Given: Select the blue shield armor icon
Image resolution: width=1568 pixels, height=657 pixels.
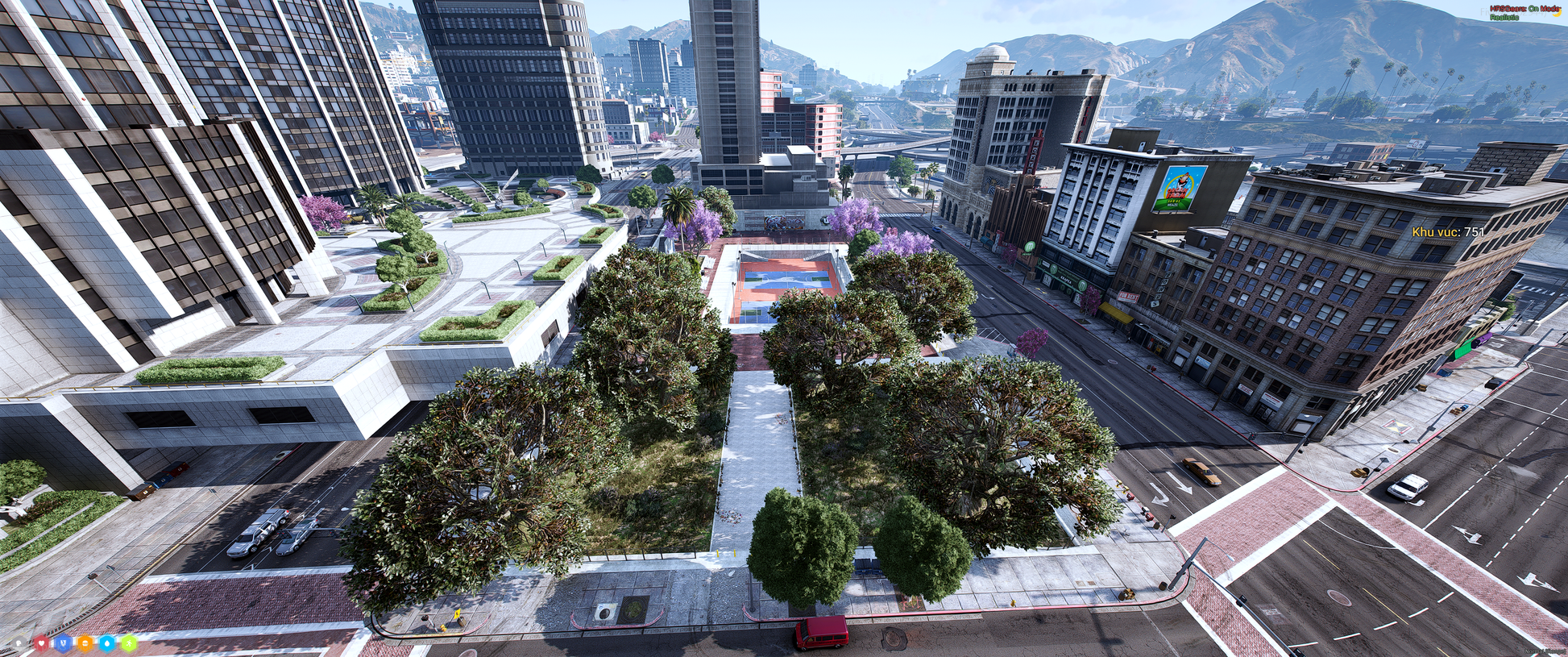Looking at the screenshot, I should pyautogui.click(x=64, y=643).
